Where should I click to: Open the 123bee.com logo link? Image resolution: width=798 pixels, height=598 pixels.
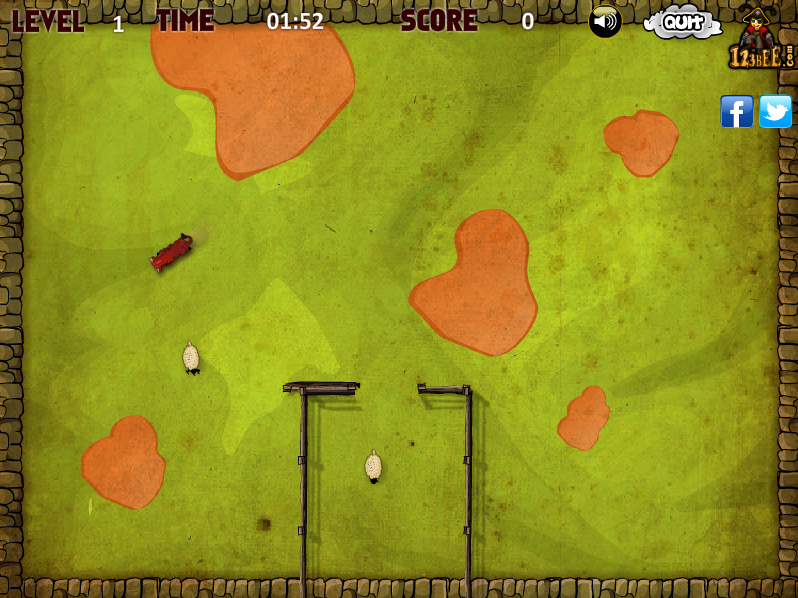pyautogui.click(x=760, y=40)
